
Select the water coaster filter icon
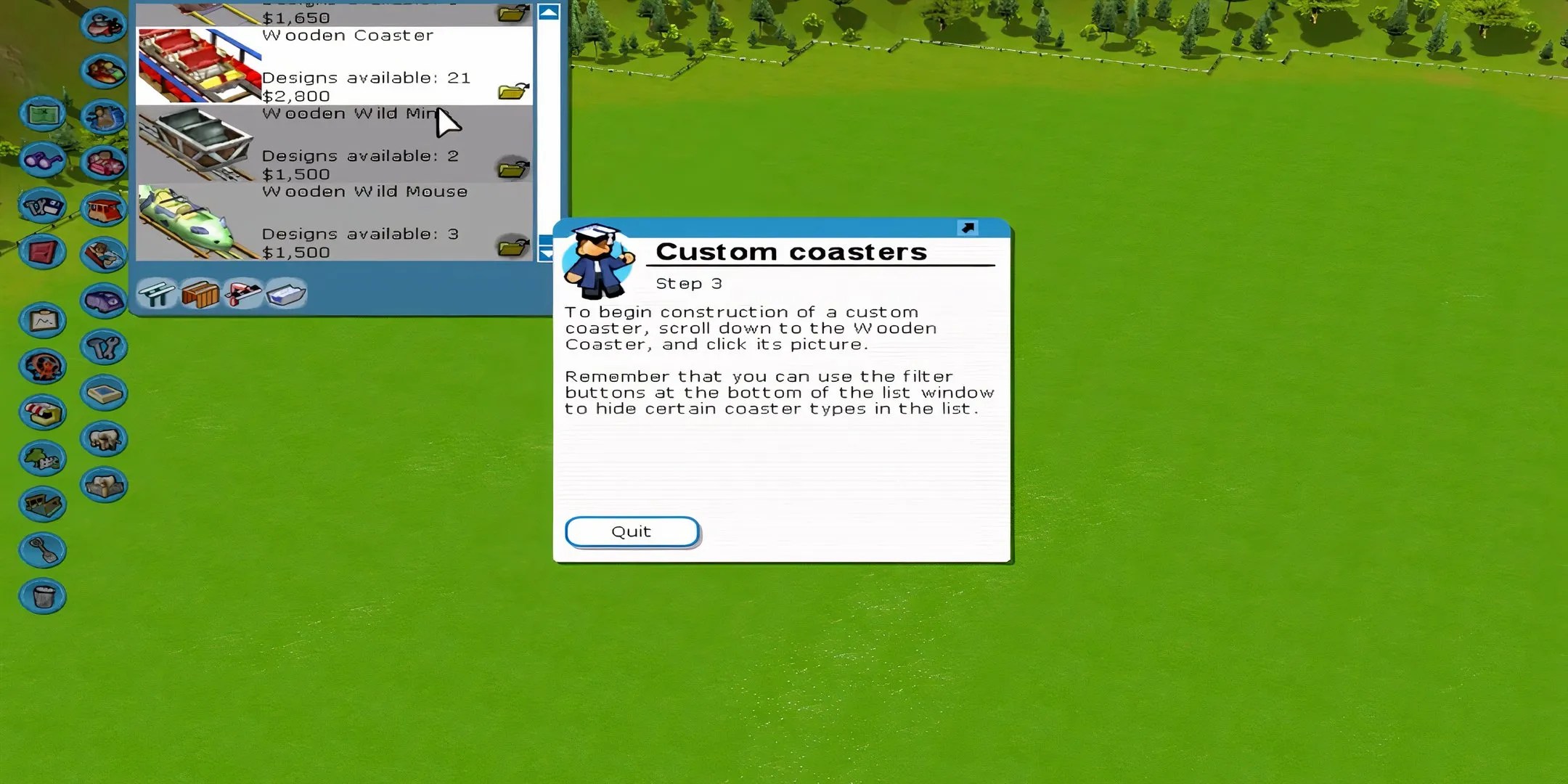click(x=287, y=294)
